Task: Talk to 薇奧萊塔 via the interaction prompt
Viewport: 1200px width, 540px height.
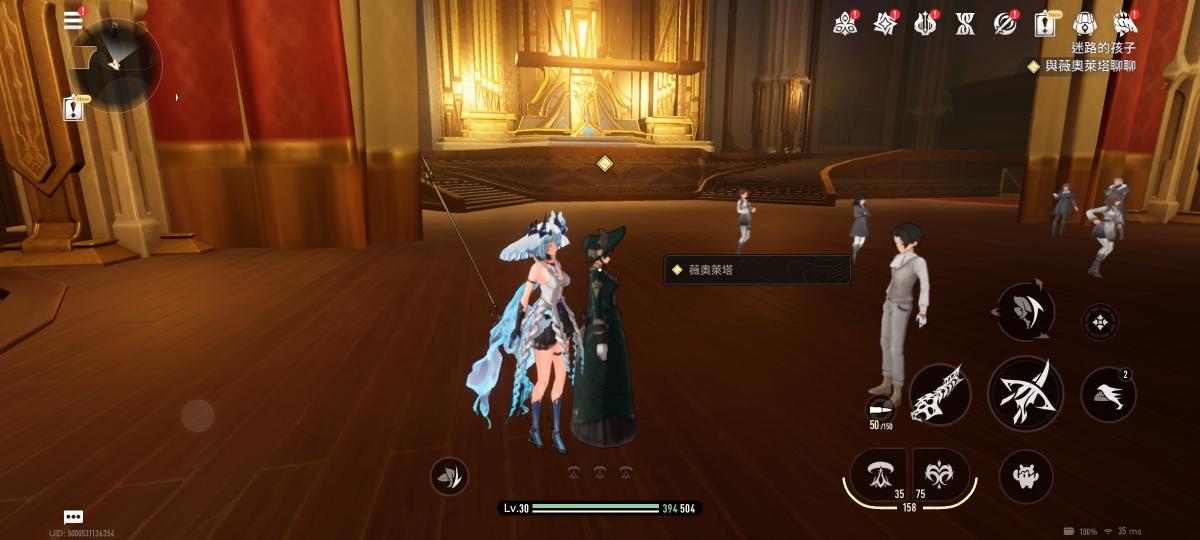Action: point(757,269)
